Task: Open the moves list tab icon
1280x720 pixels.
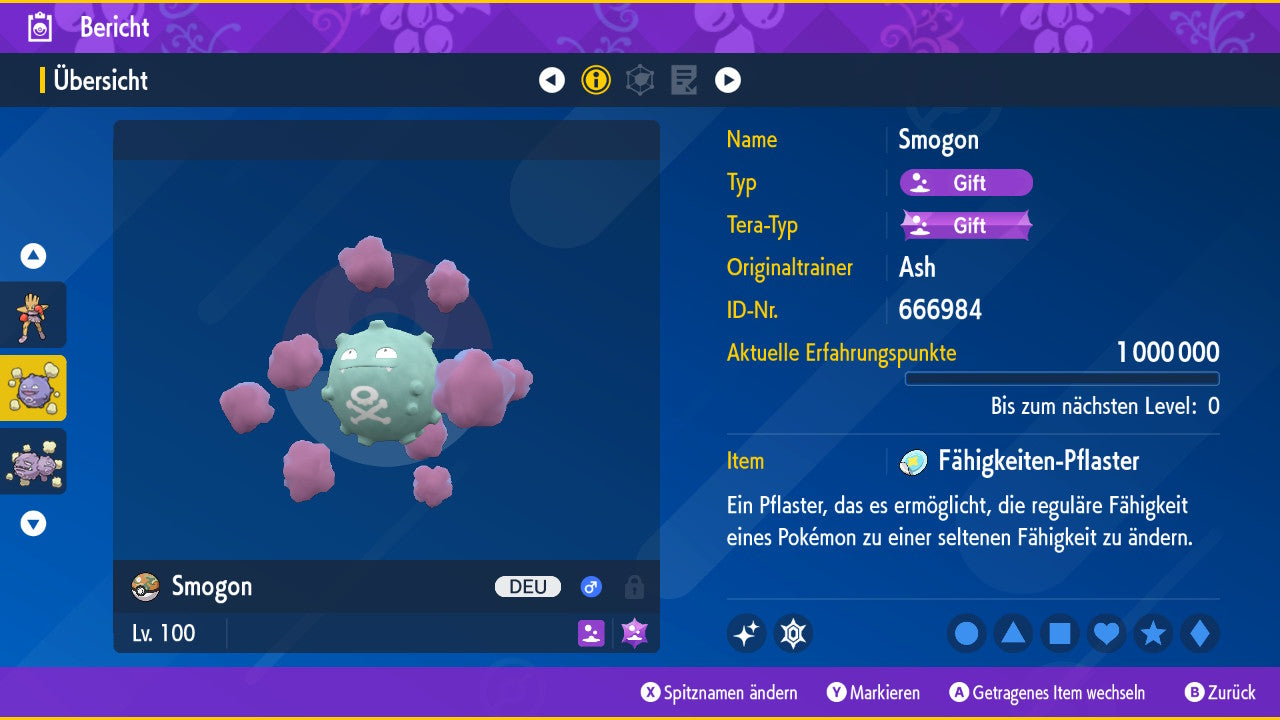Action: coord(684,80)
